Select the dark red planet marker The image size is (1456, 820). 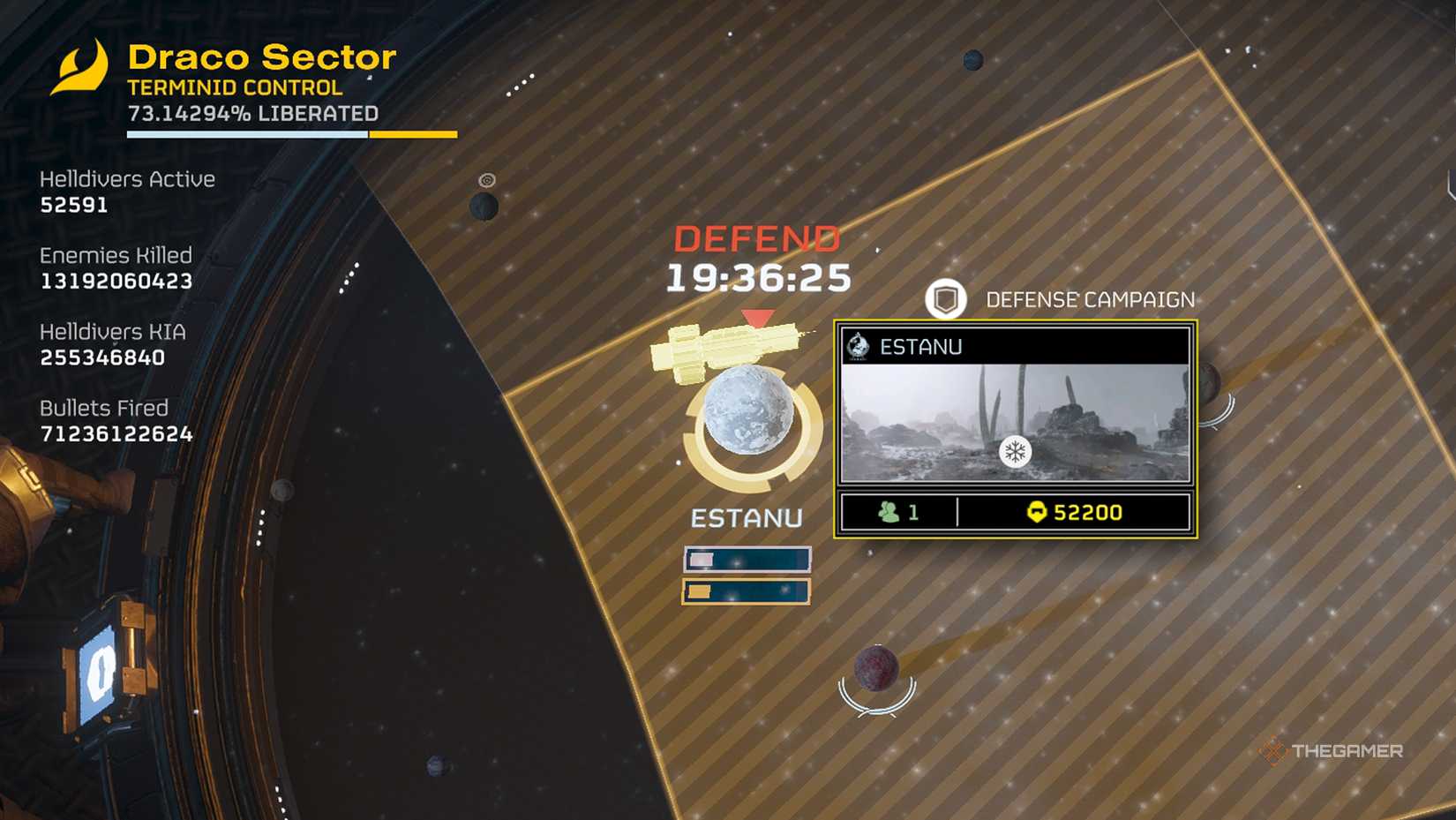[876, 668]
